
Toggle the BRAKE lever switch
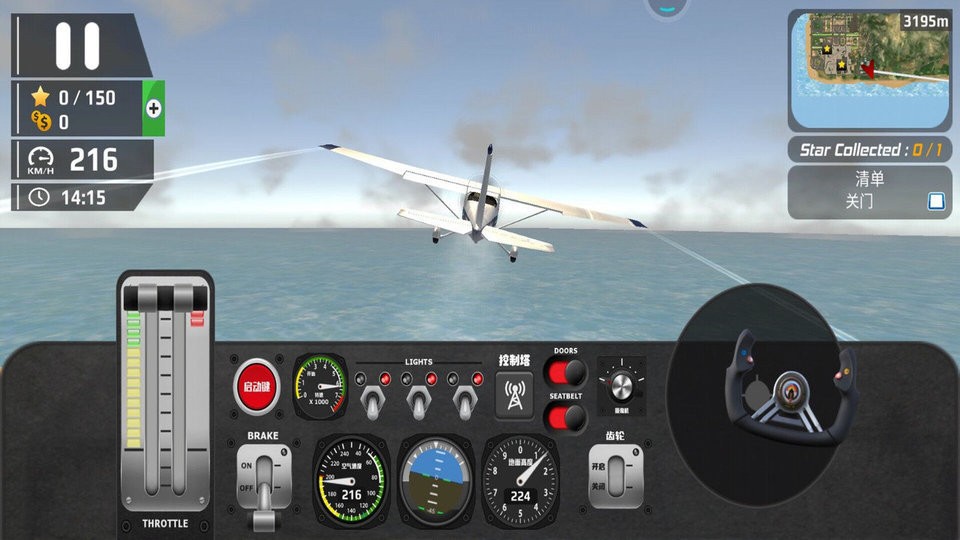tap(265, 478)
